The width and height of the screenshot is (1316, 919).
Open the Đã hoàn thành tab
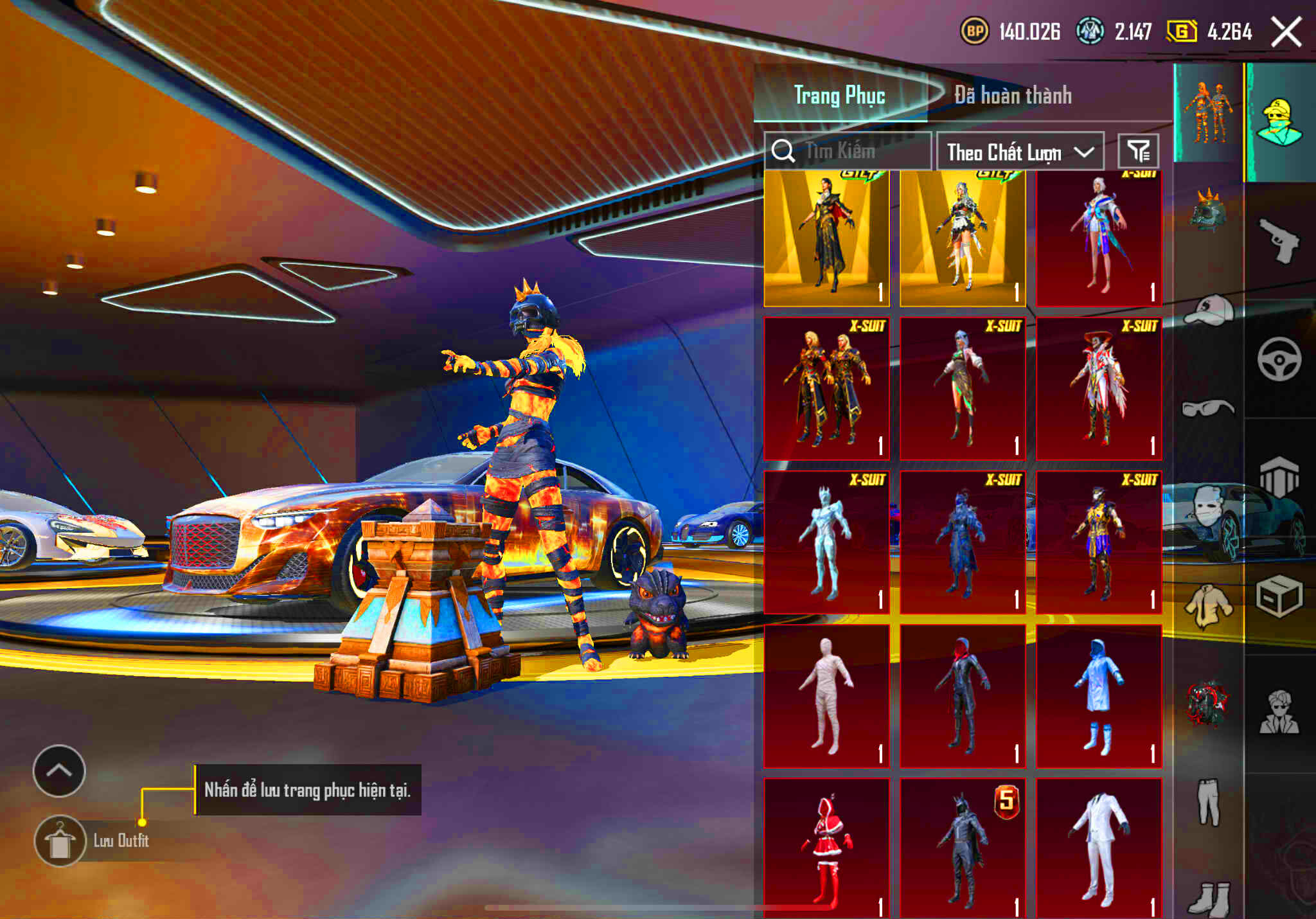click(1013, 95)
